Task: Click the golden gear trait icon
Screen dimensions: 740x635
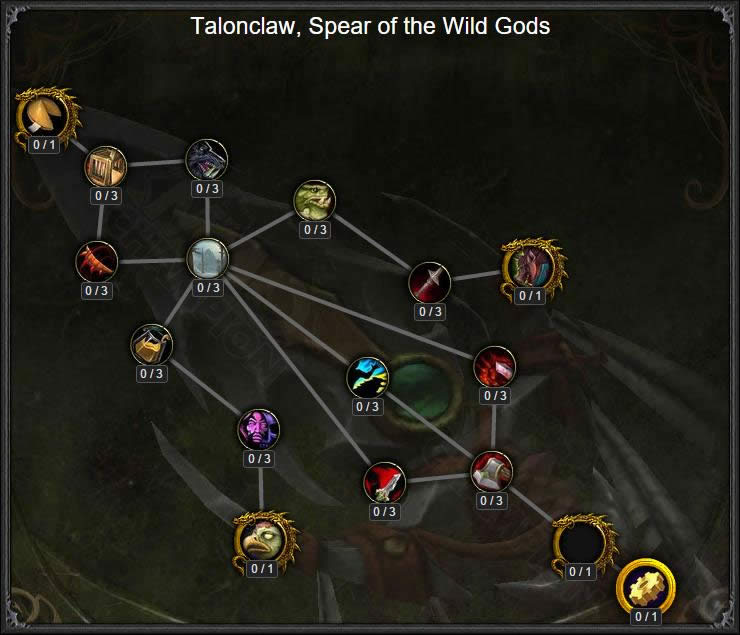Action: (645, 586)
